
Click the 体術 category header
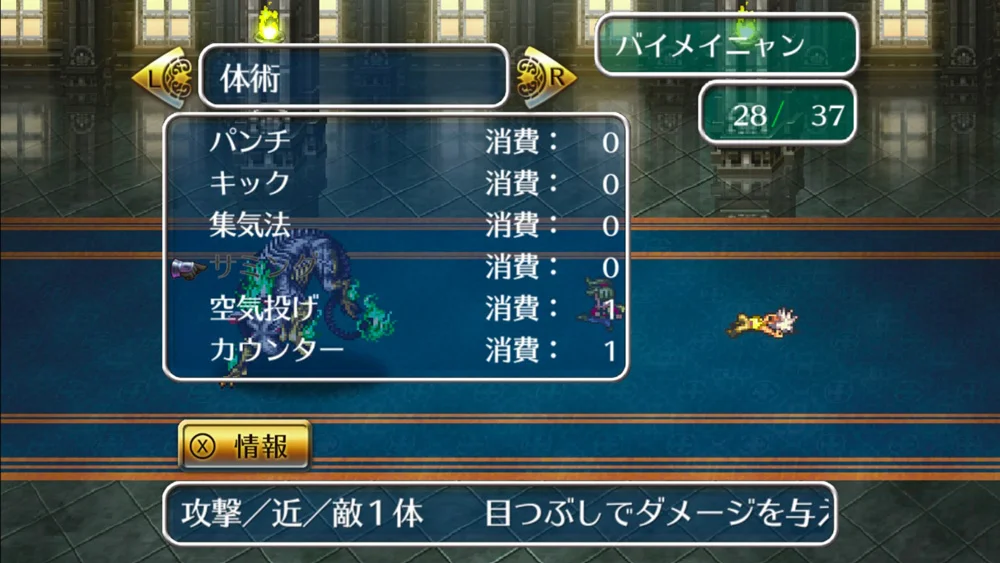354,76
